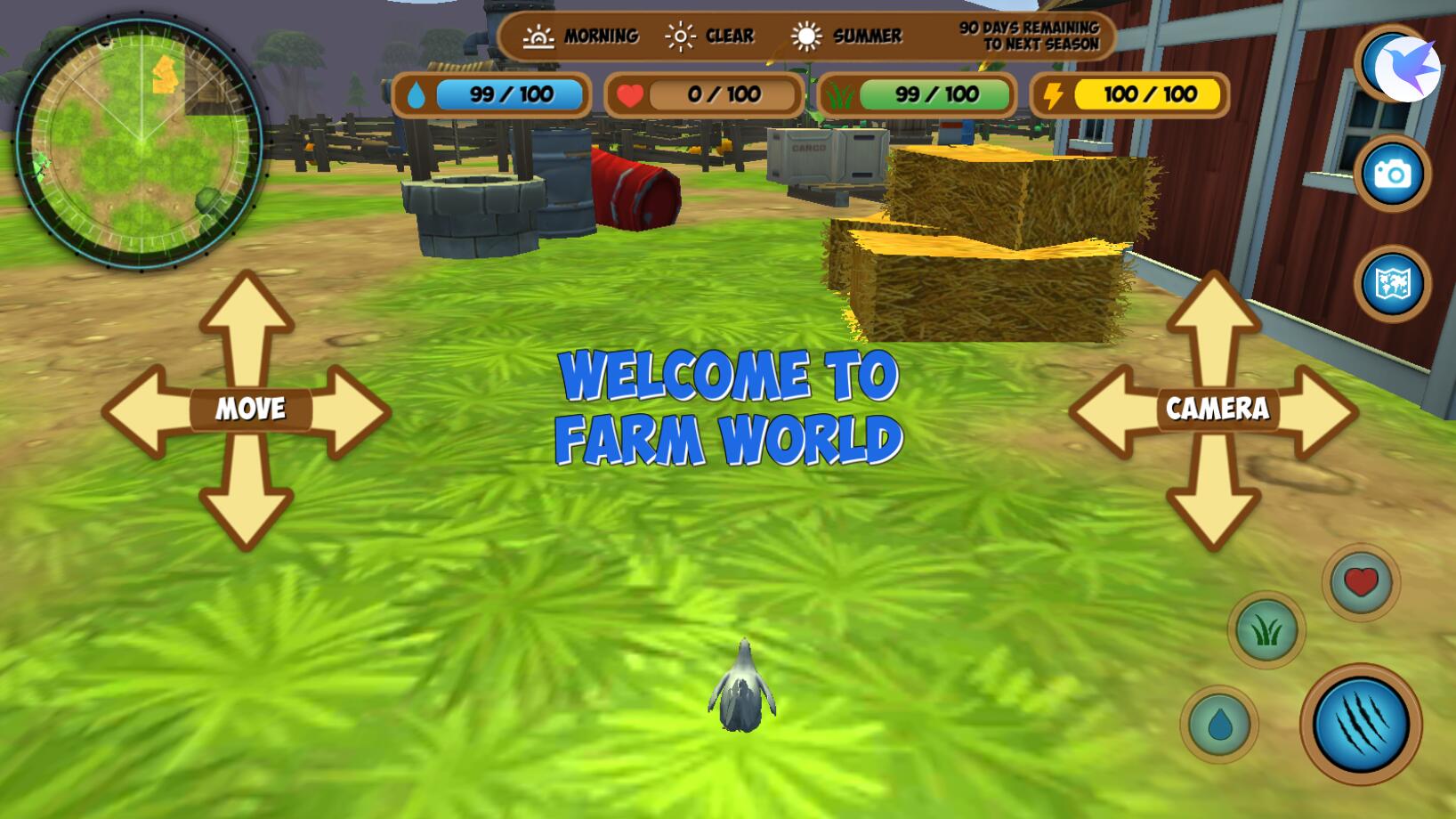Screen dimensions: 1456x819
Task: Take a screenshot with the camera button
Action: click(x=1393, y=174)
